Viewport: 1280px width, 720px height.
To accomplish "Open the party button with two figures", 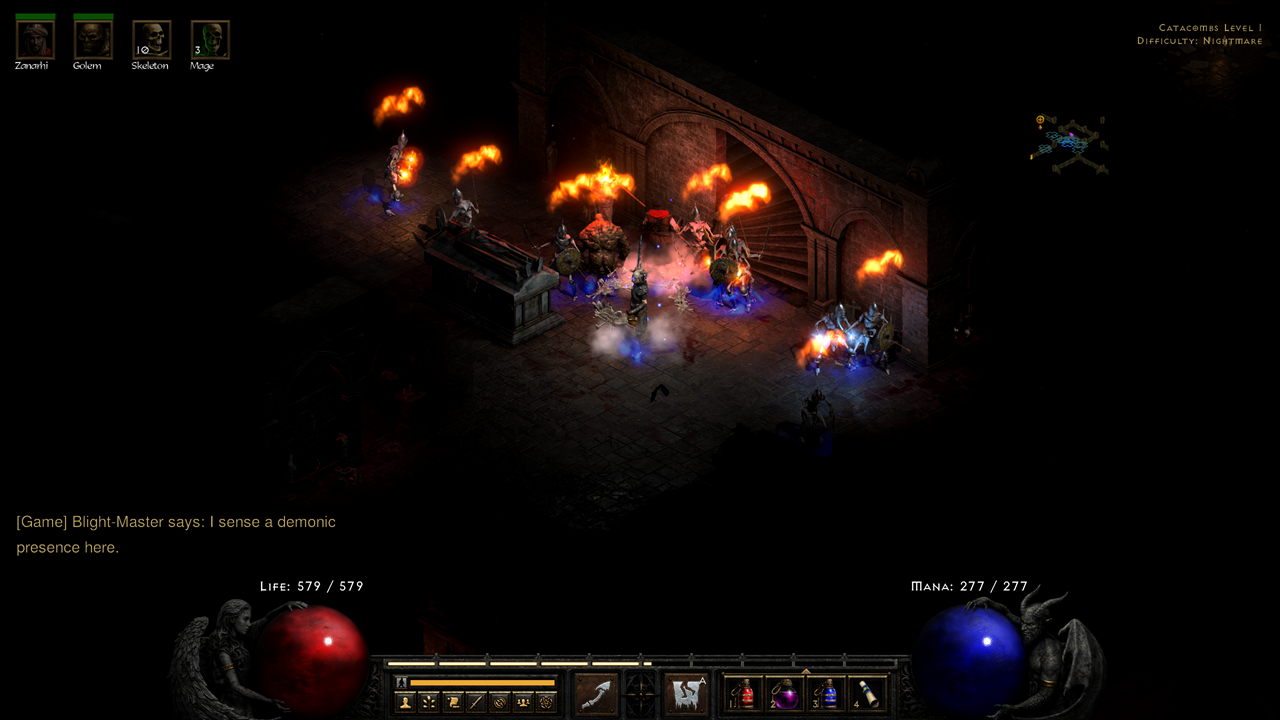I will (x=522, y=702).
